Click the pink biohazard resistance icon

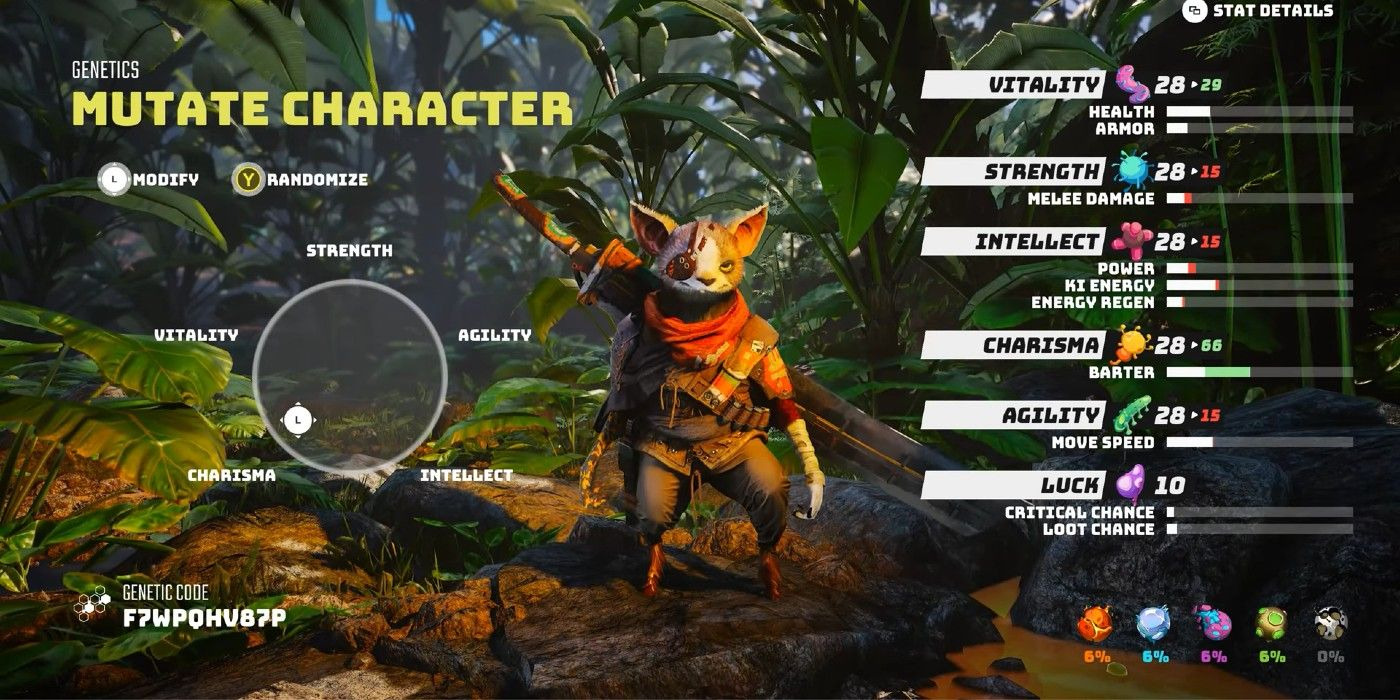click(1213, 623)
